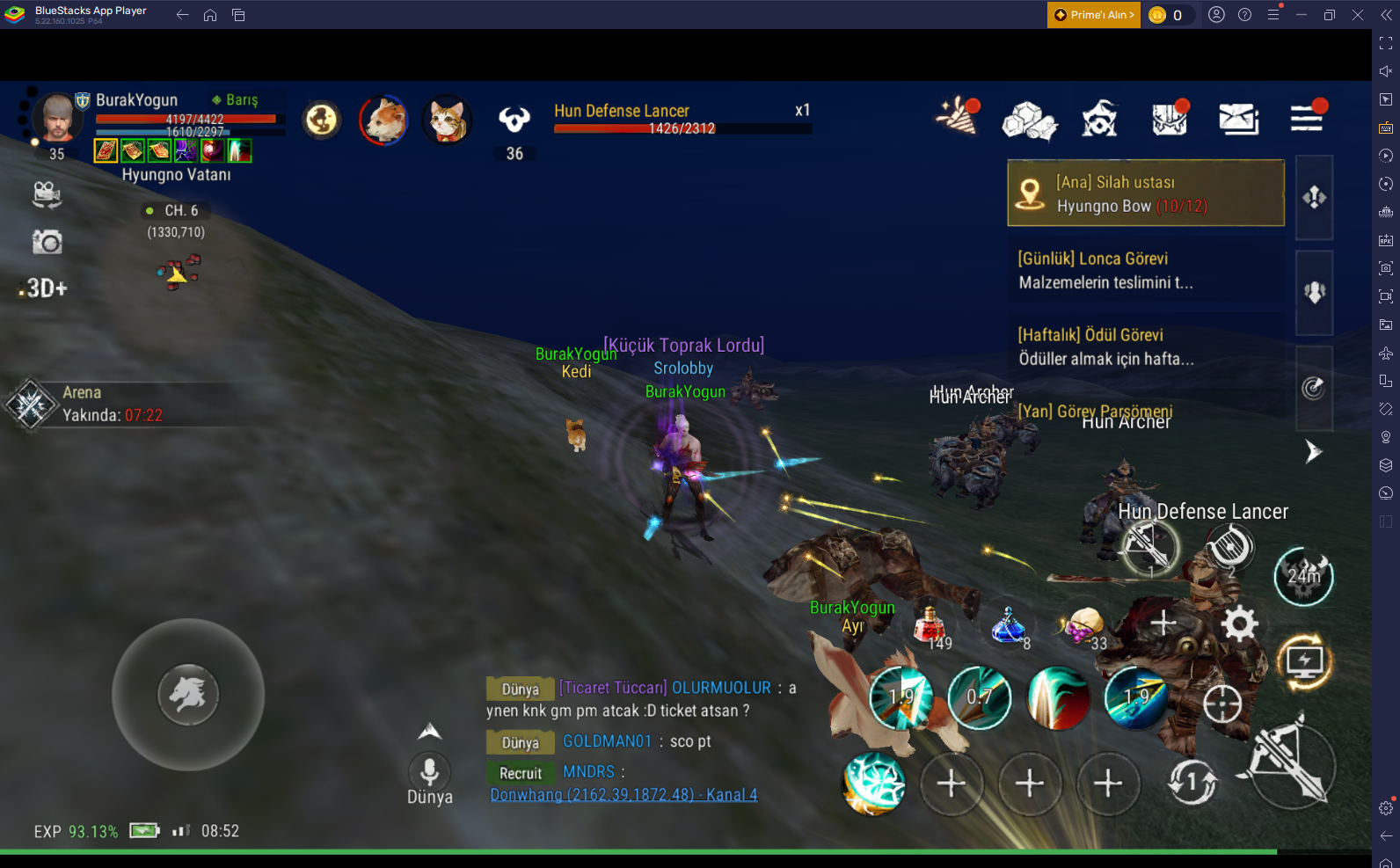Click the Donwhang Kanal 4 chat link

coord(623,795)
